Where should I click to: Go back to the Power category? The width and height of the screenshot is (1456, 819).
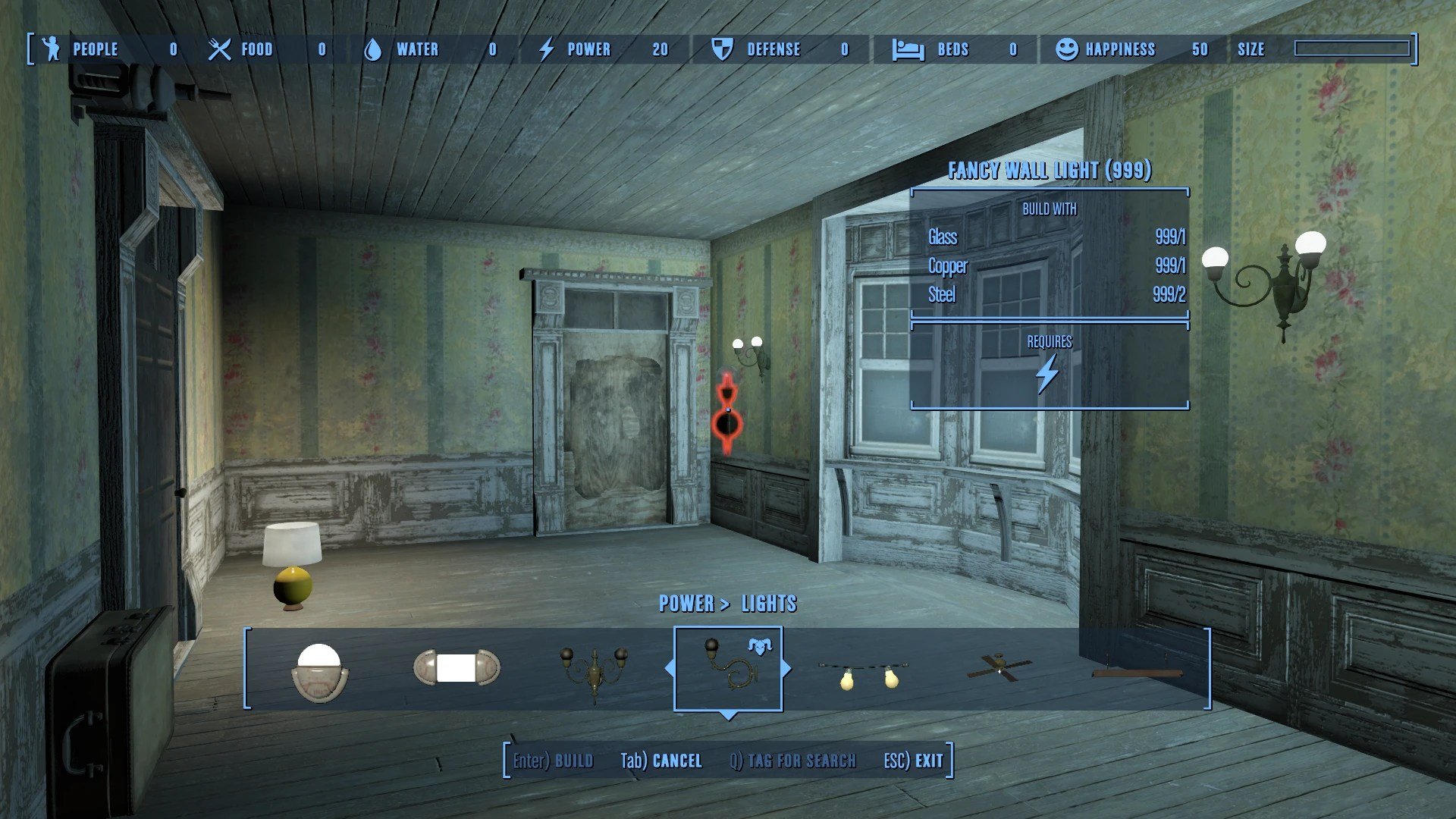tap(686, 604)
